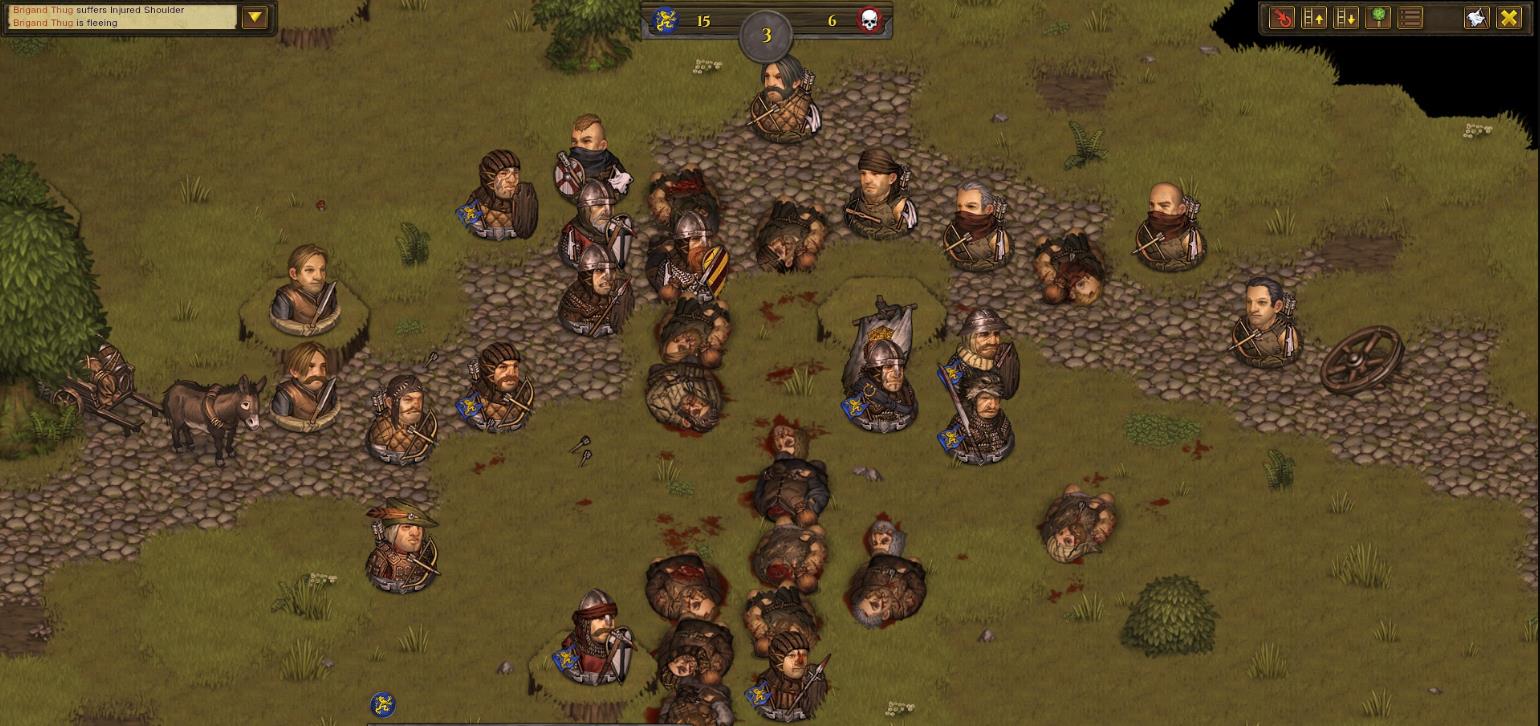The image size is (1540, 726).
Task: Expand the combat log with the arrow button
Action: point(254,17)
